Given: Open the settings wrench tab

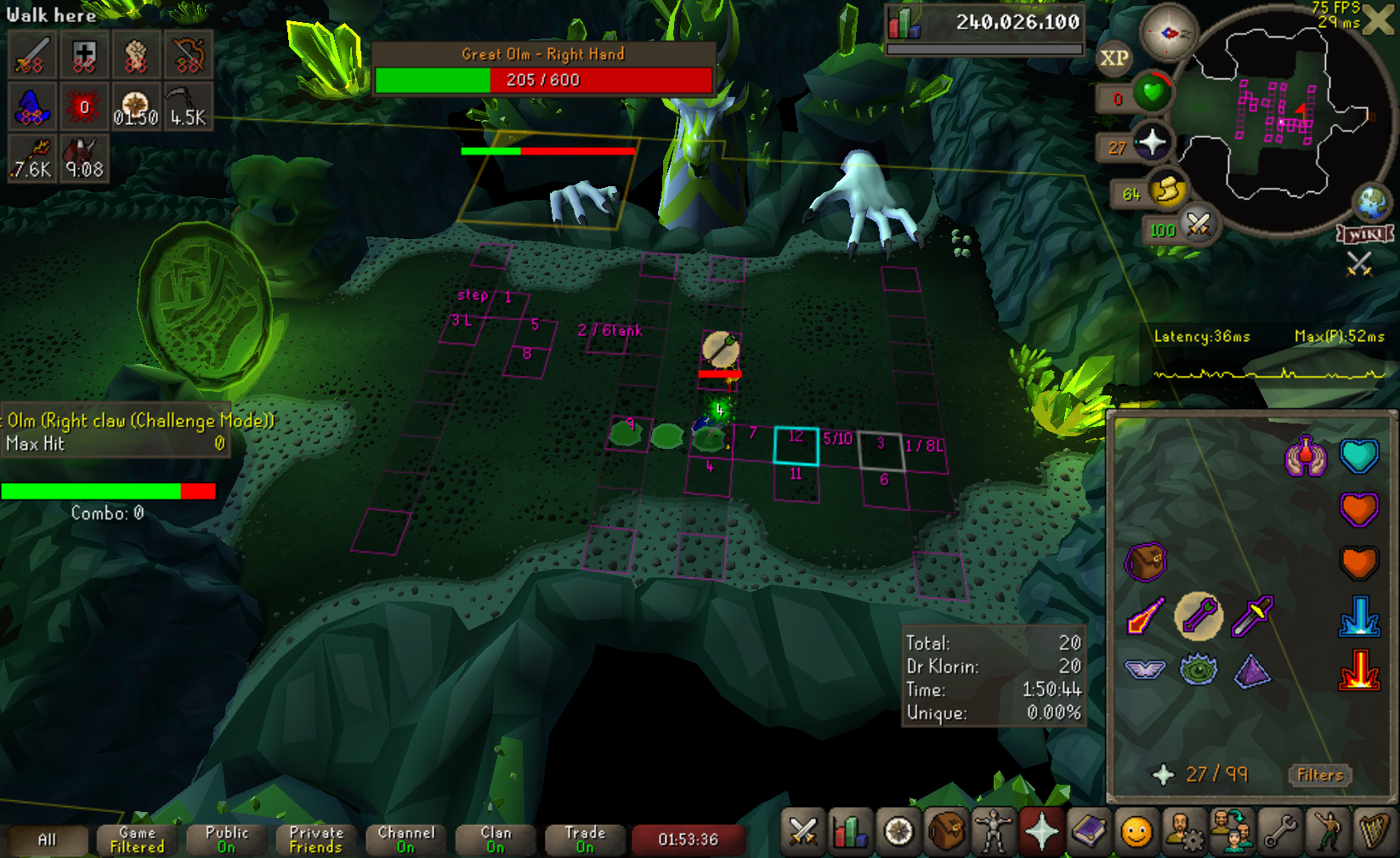Looking at the screenshot, I should pos(1279,832).
